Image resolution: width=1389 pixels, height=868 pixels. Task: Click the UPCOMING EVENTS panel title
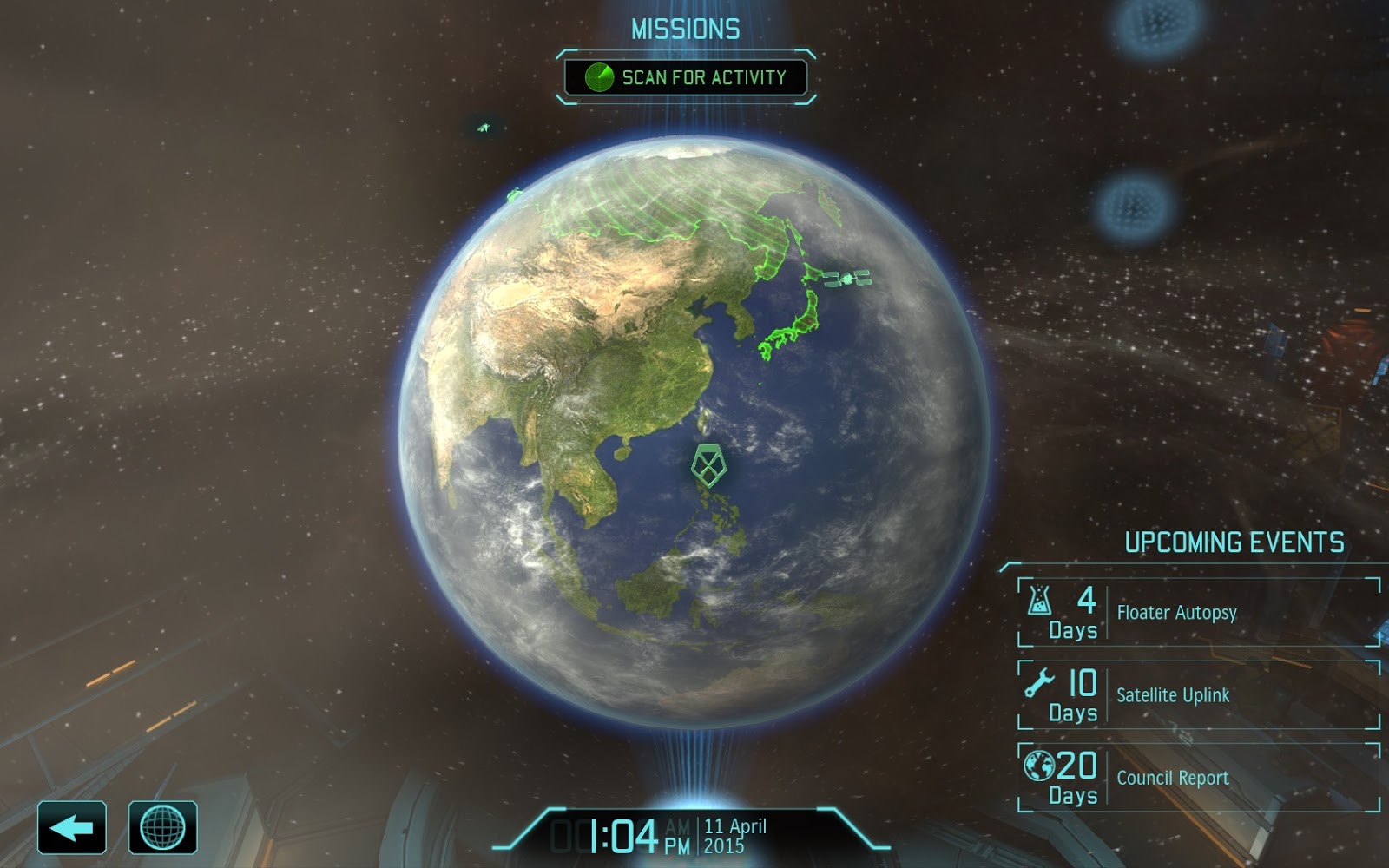coord(1233,540)
